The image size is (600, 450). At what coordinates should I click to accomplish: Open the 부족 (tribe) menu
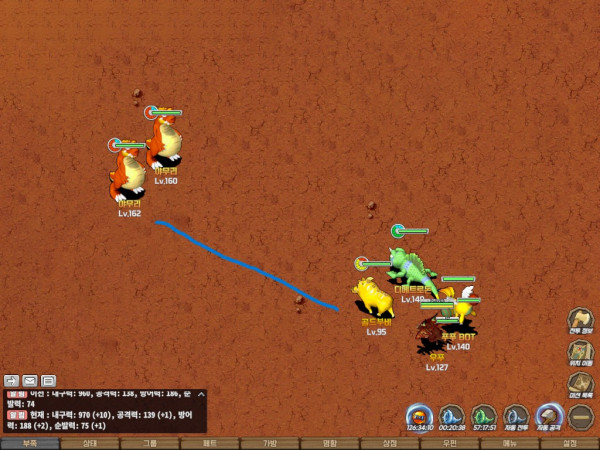tap(30, 443)
